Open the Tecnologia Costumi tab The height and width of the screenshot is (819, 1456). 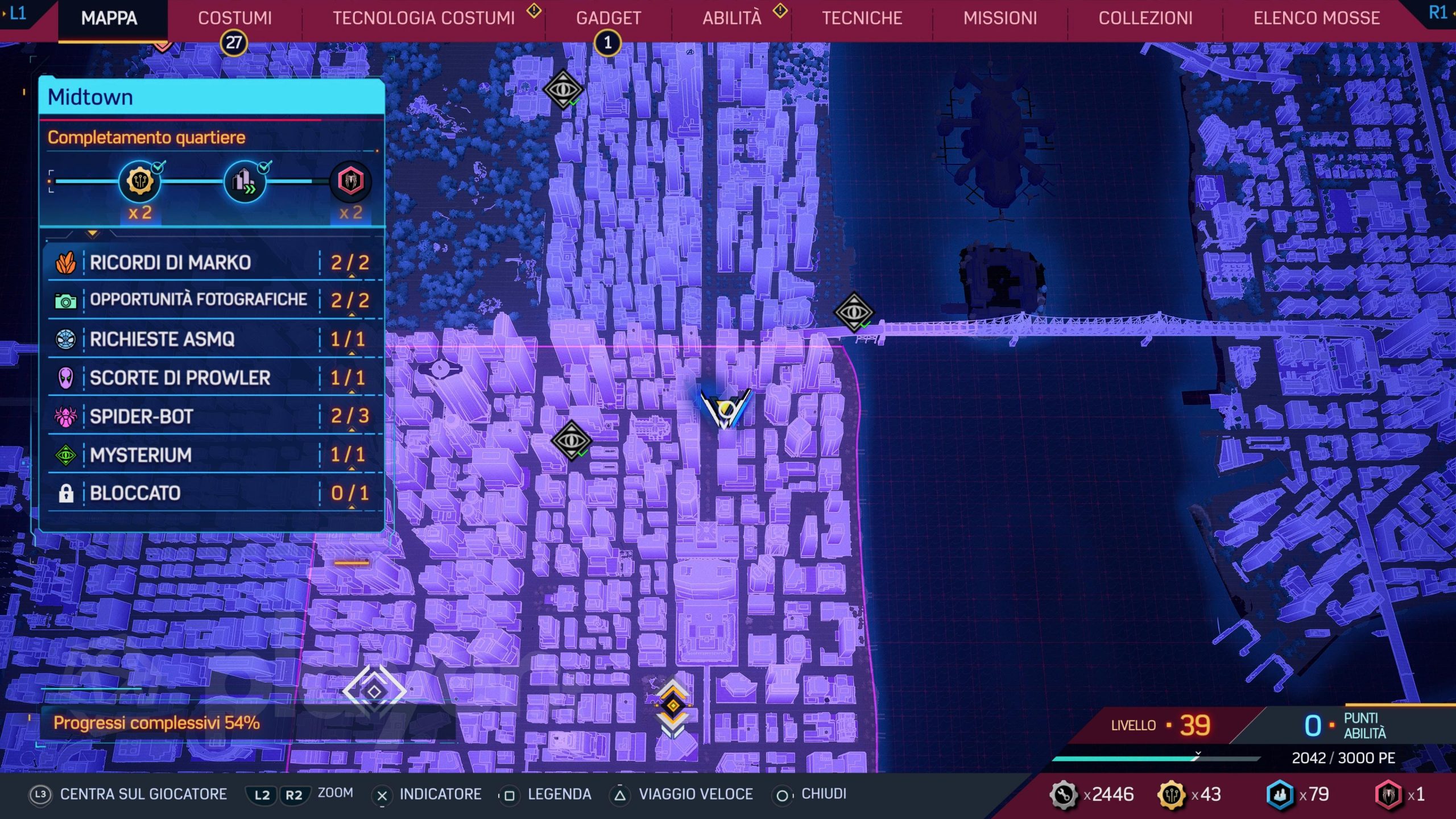pyautogui.click(x=423, y=18)
